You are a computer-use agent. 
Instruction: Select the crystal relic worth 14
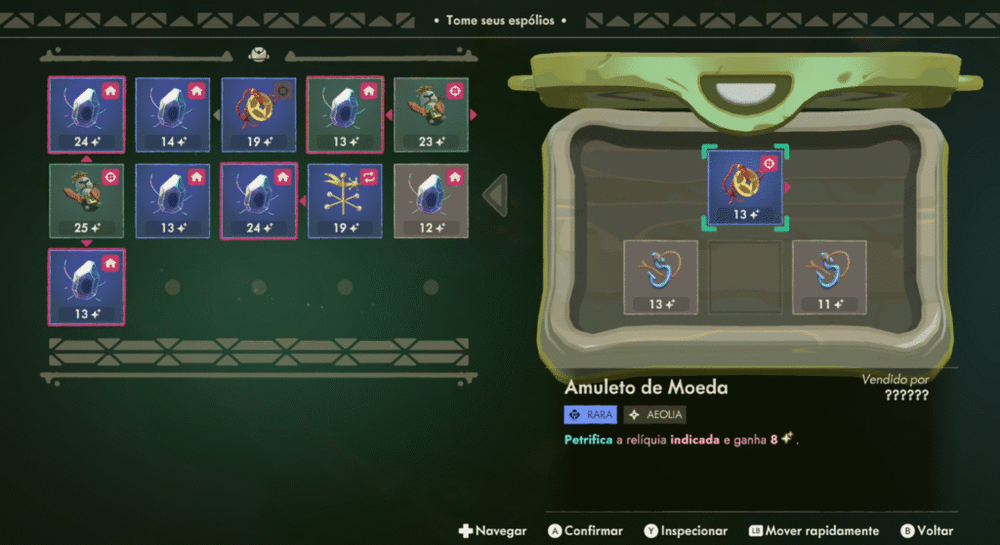(x=173, y=115)
